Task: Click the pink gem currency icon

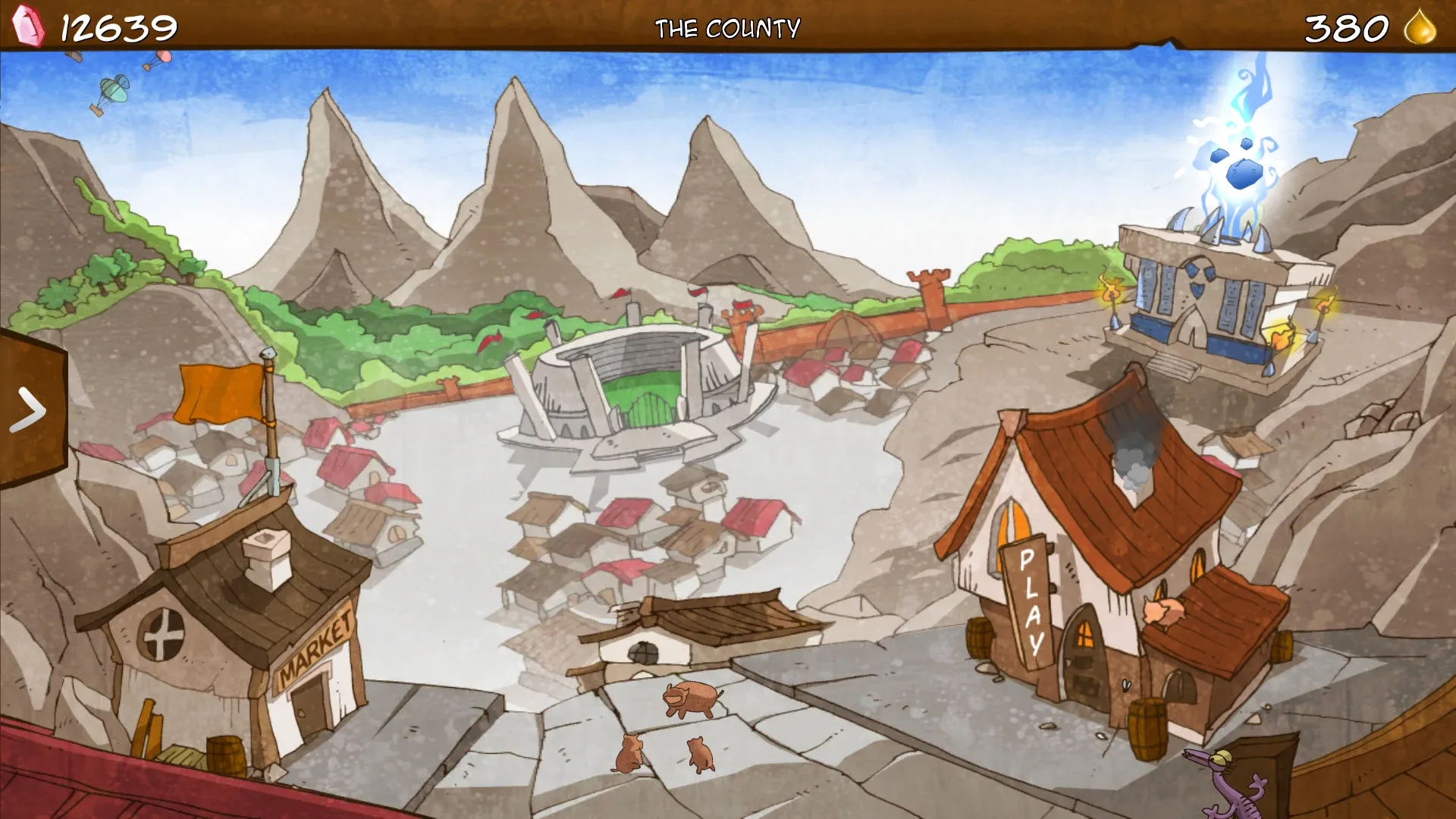Action: tap(28, 27)
